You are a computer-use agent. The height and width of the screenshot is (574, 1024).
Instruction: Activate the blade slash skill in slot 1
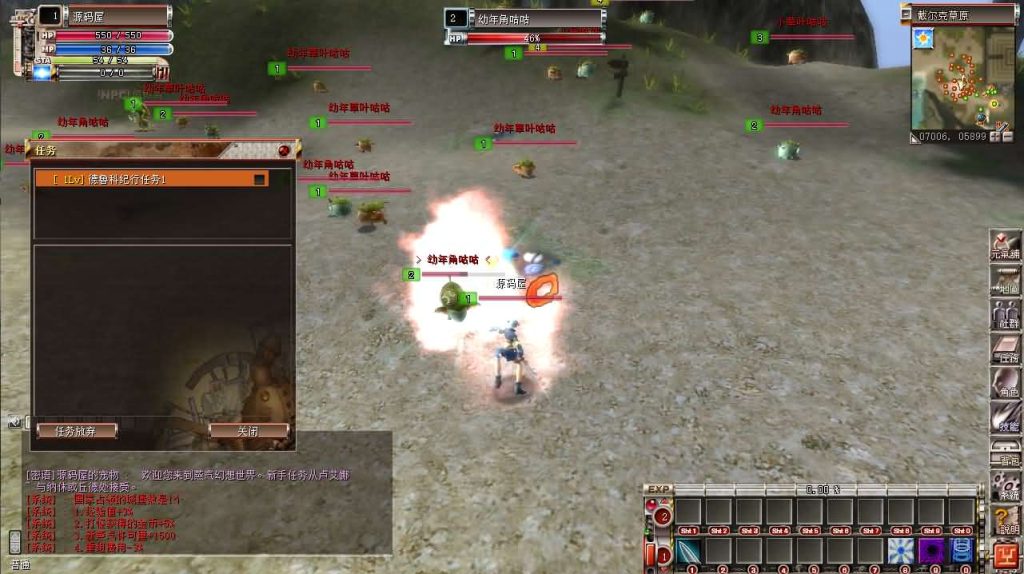tap(689, 551)
